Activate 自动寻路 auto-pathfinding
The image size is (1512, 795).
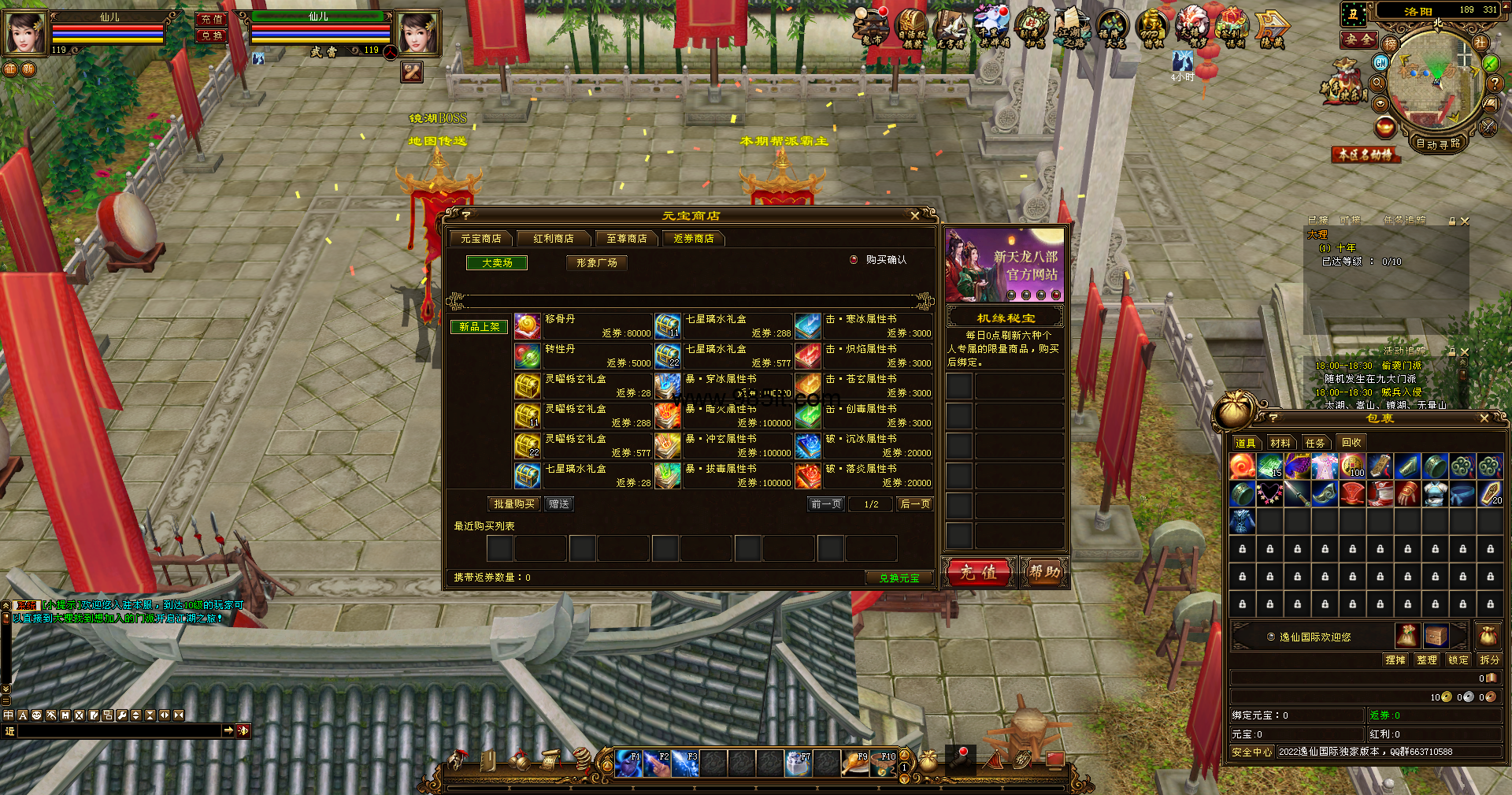click(1438, 143)
